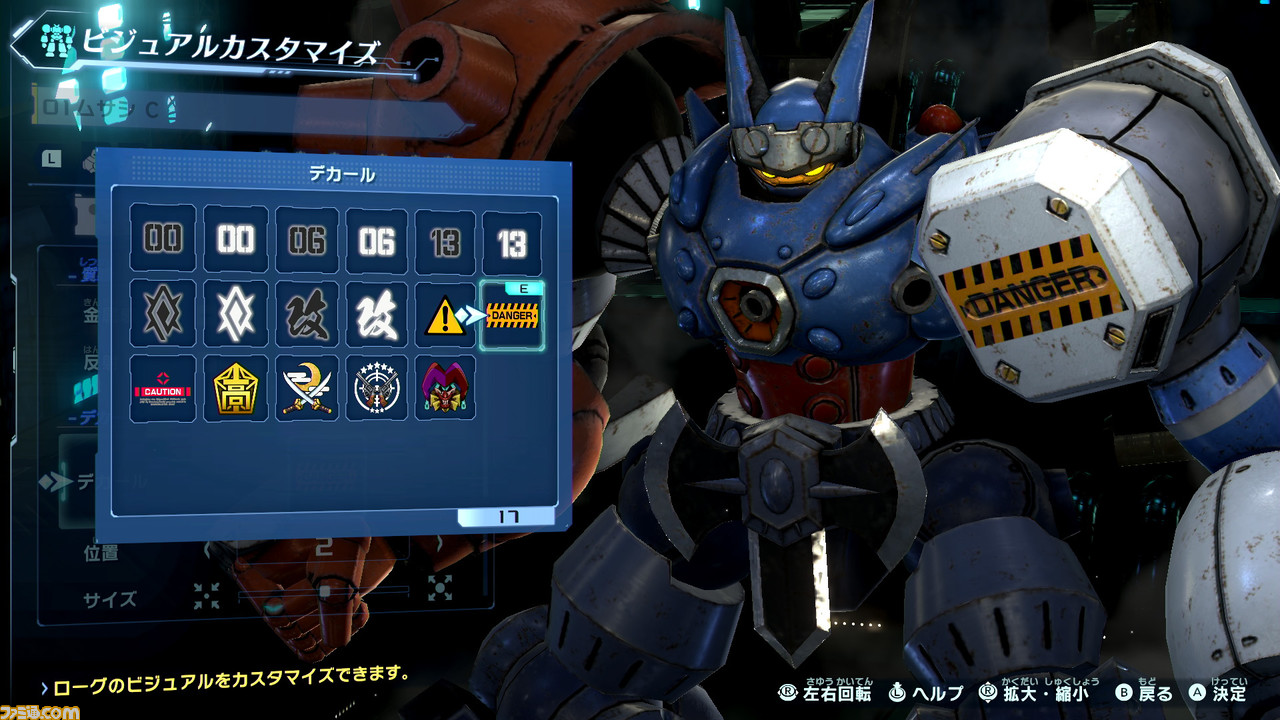Viewport: 1280px width, 720px height.
Task: Apply the red CAUTION label decal
Action: coord(163,389)
